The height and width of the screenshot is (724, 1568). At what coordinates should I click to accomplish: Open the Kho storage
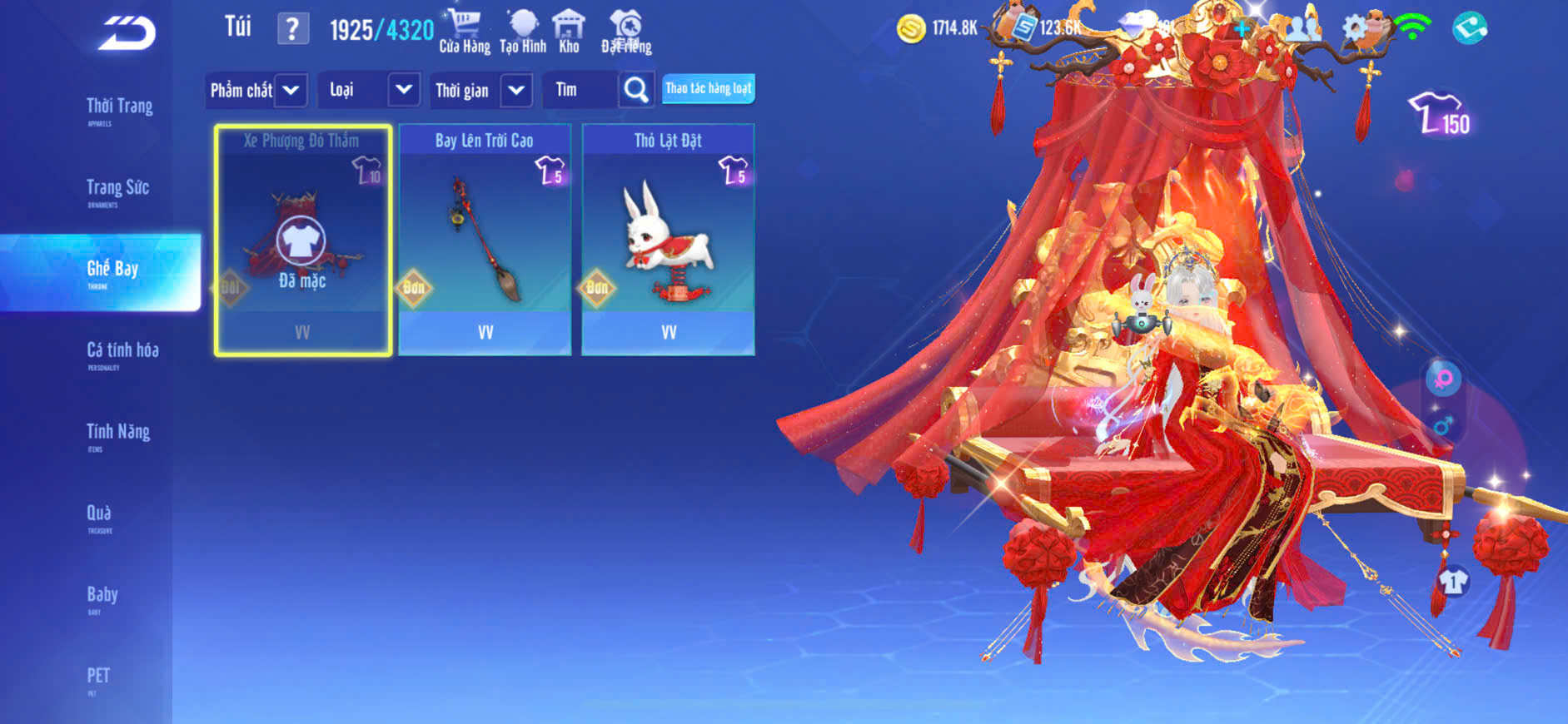(x=569, y=32)
